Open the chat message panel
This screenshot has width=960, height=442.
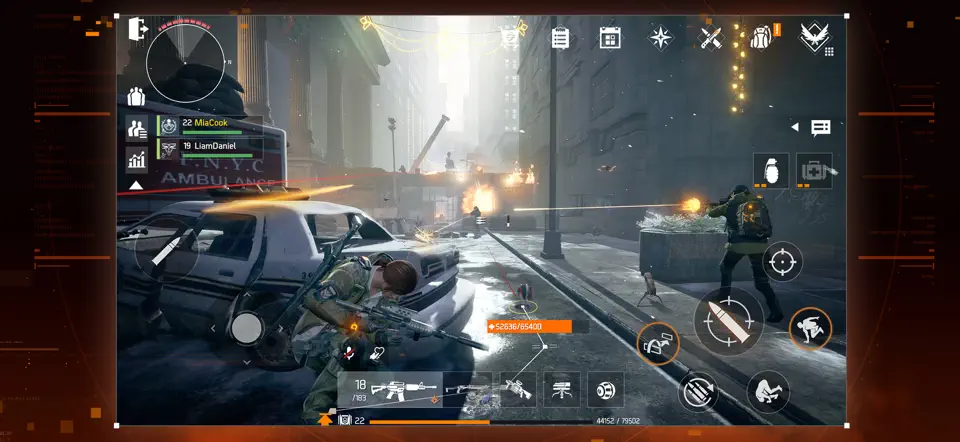coord(821,128)
